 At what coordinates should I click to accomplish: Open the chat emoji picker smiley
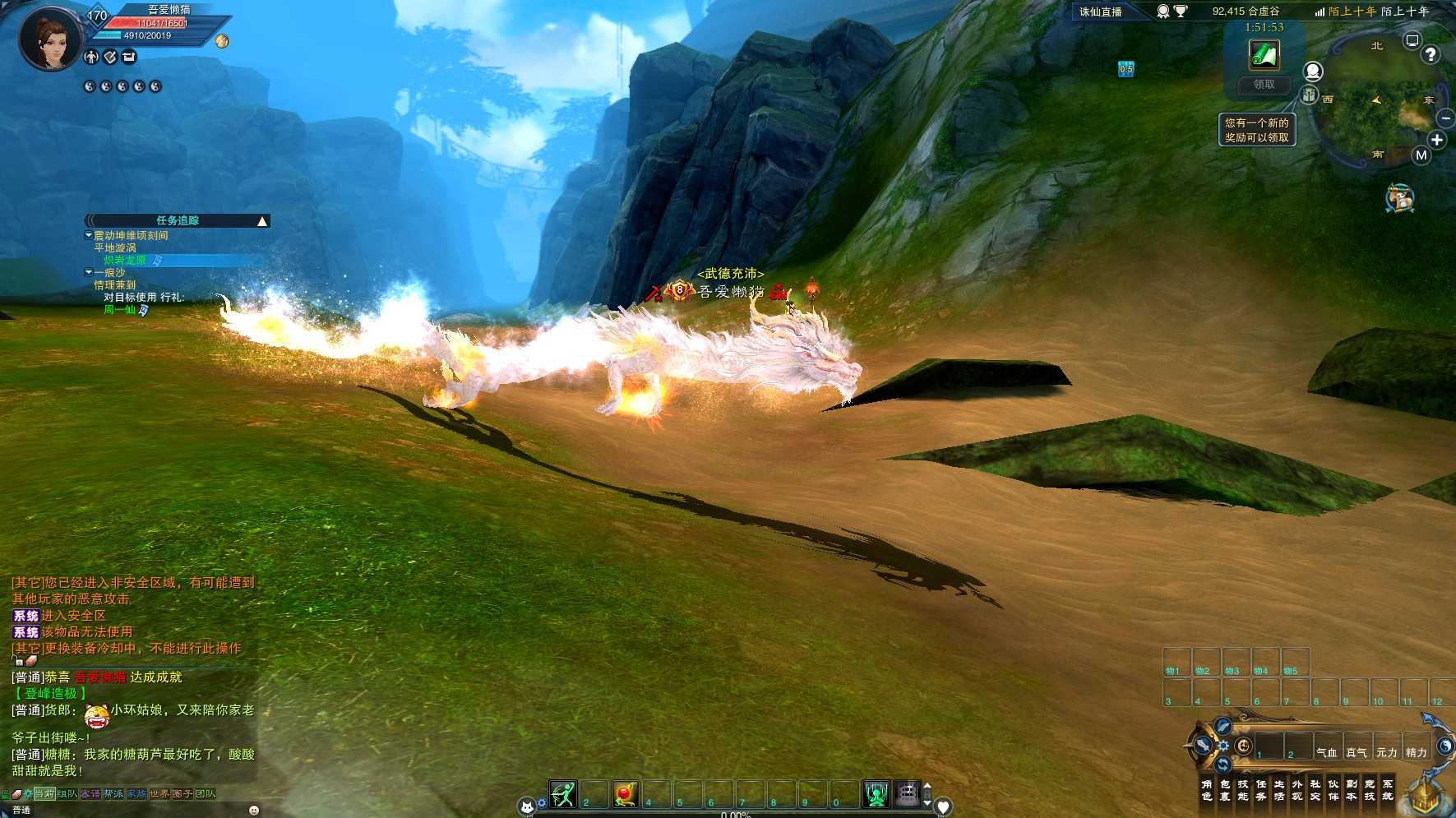(x=254, y=810)
